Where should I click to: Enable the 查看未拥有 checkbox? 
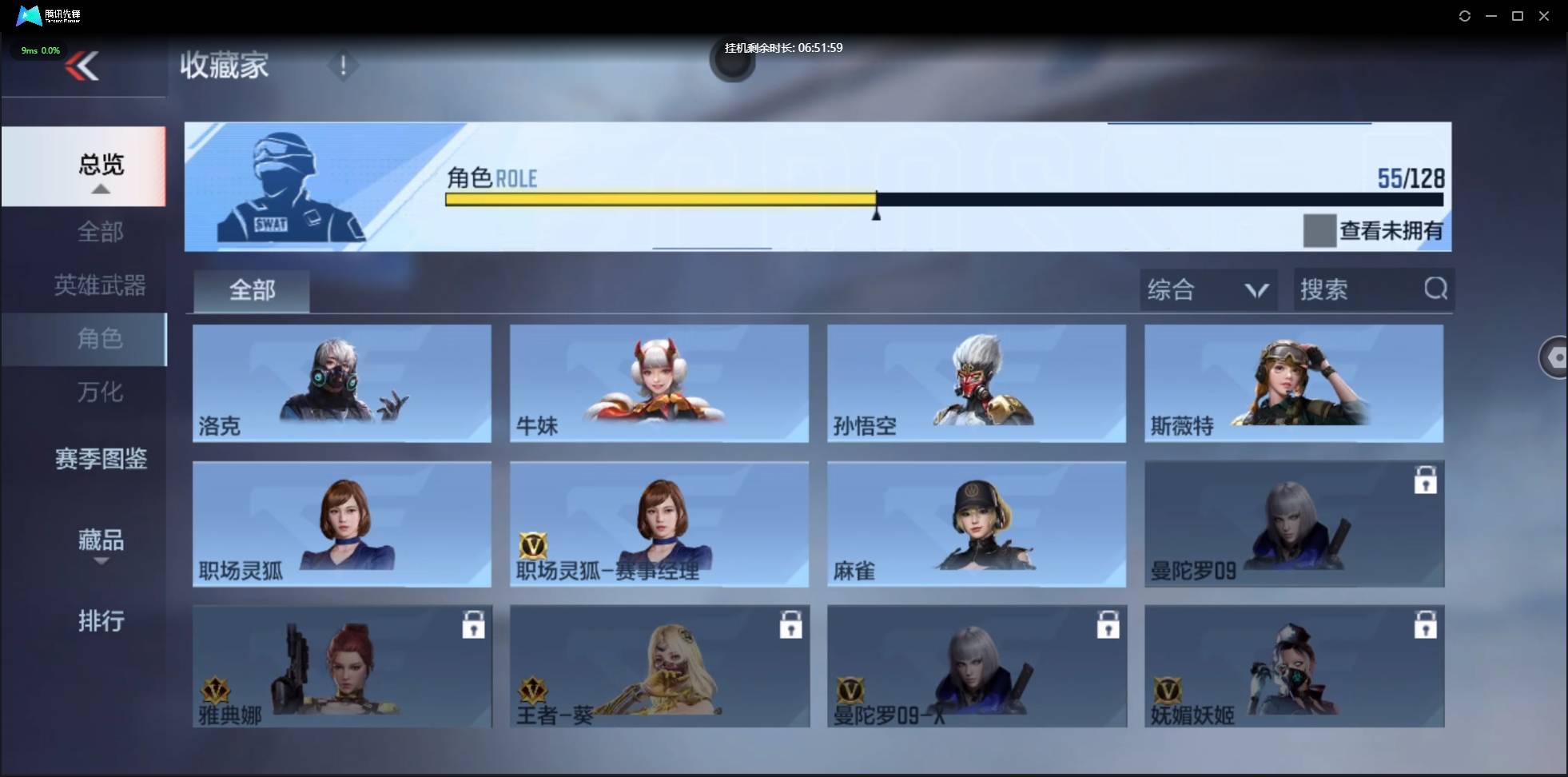pyautogui.click(x=1319, y=231)
